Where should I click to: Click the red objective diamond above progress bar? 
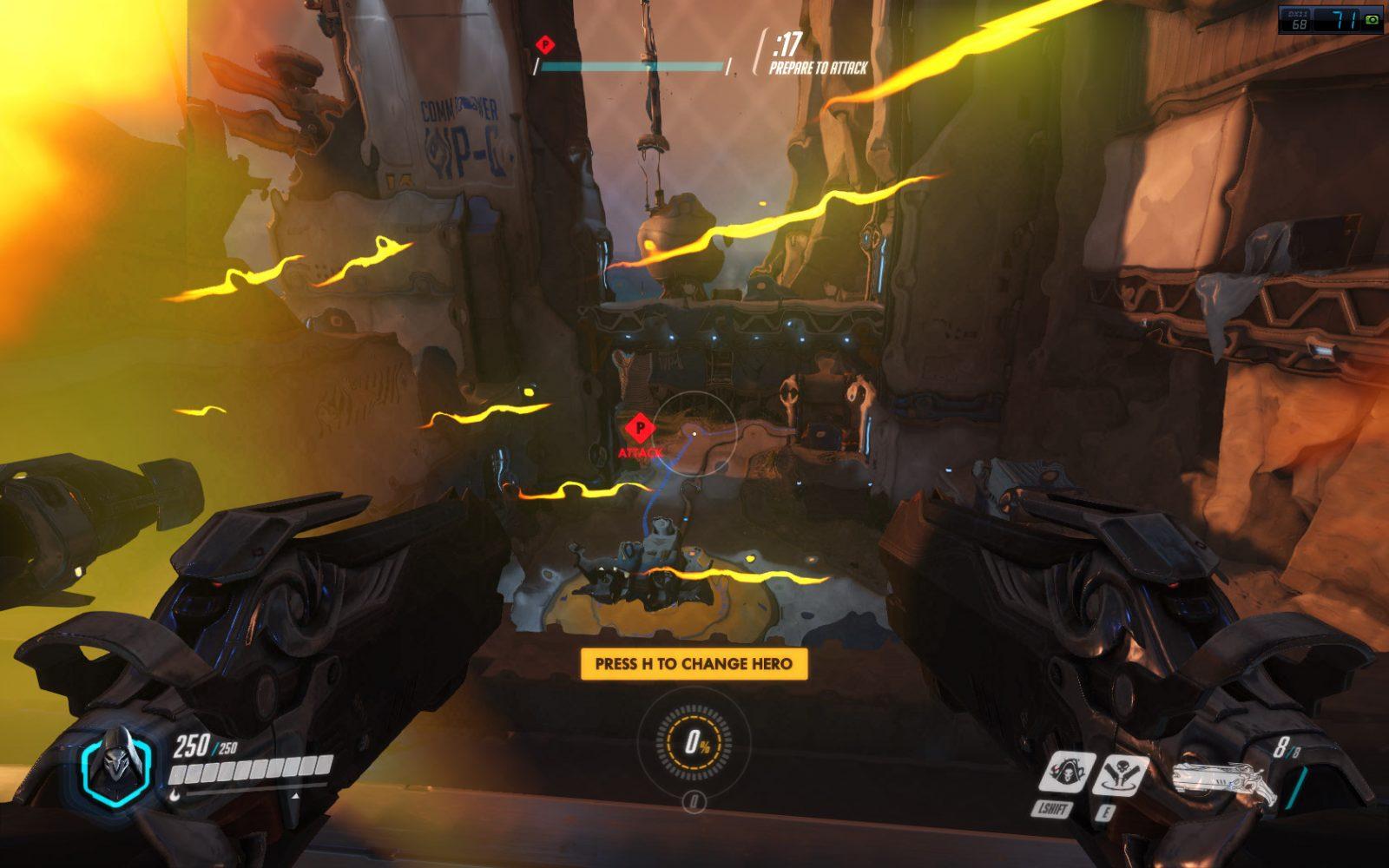pyautogui.click(x=544, y=42)
